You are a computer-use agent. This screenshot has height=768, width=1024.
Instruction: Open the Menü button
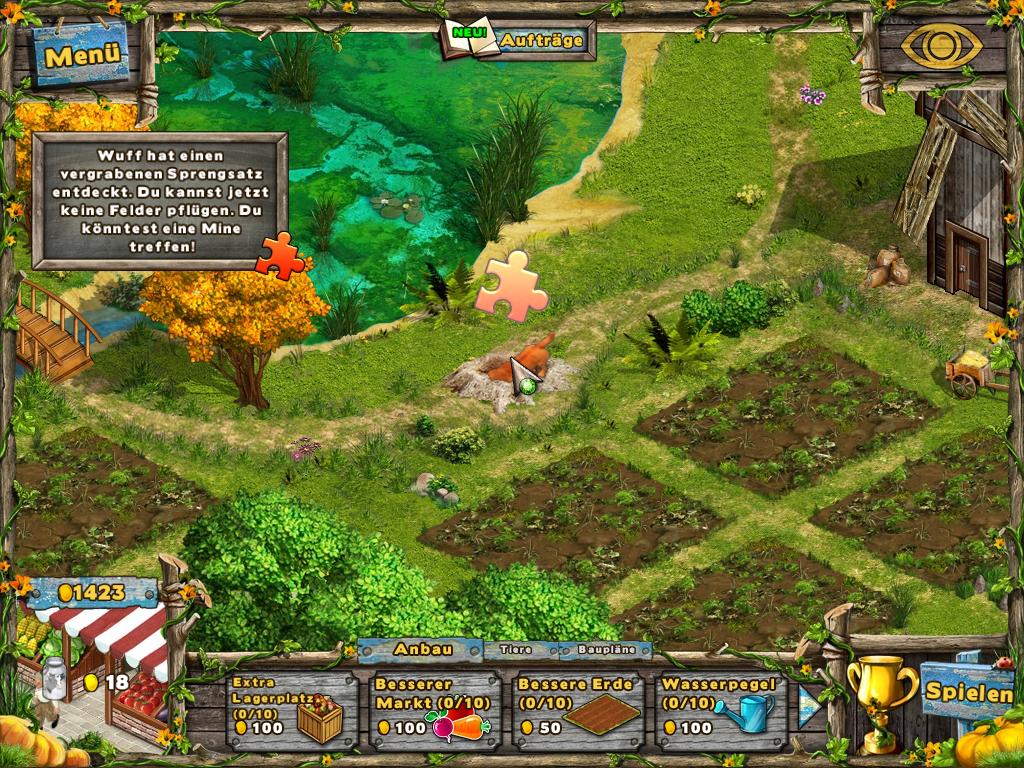point(82,54)
